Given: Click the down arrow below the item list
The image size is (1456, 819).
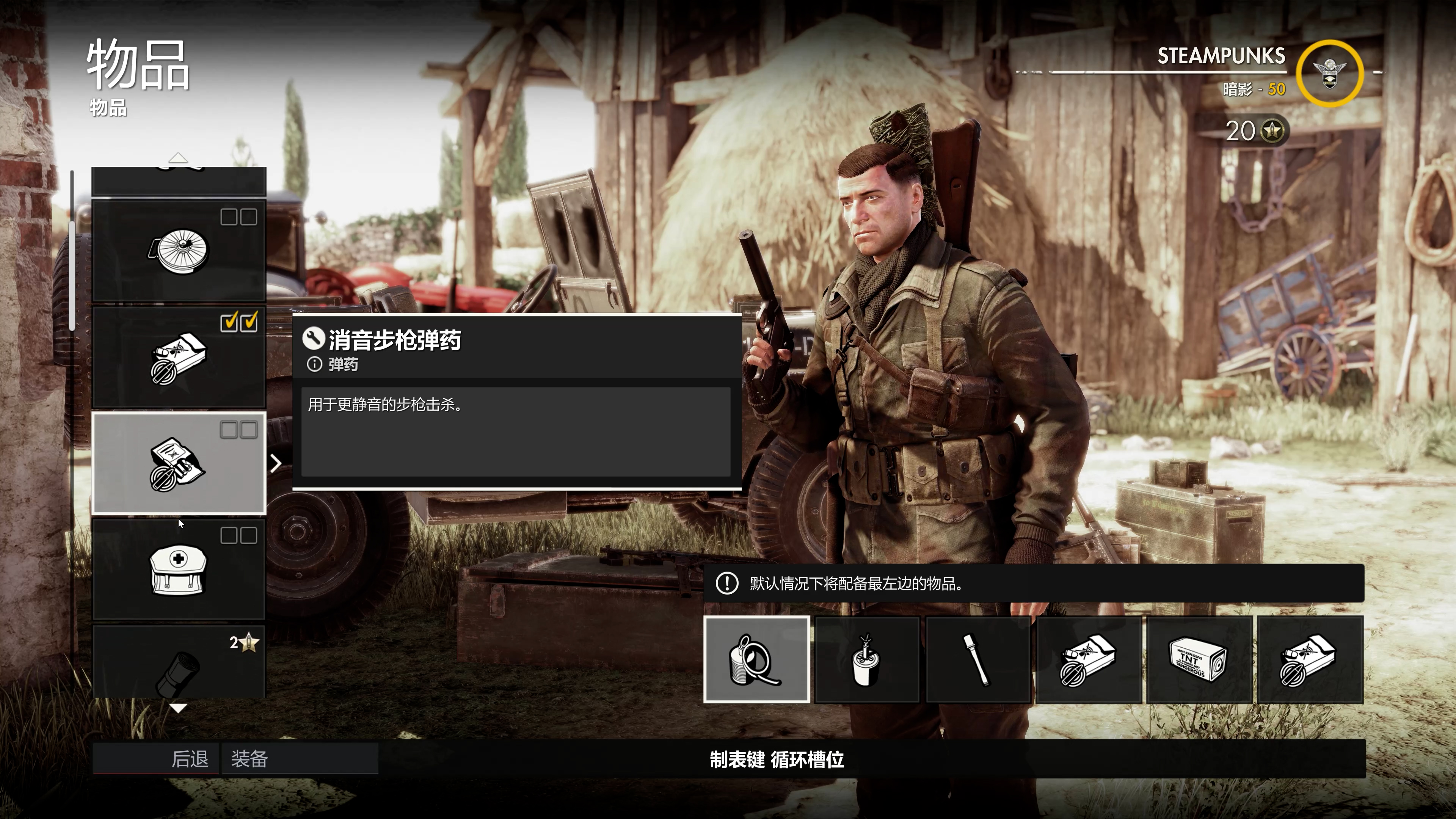Looking at the screenshot, I should pyautogui.click(x=178, y=708).
